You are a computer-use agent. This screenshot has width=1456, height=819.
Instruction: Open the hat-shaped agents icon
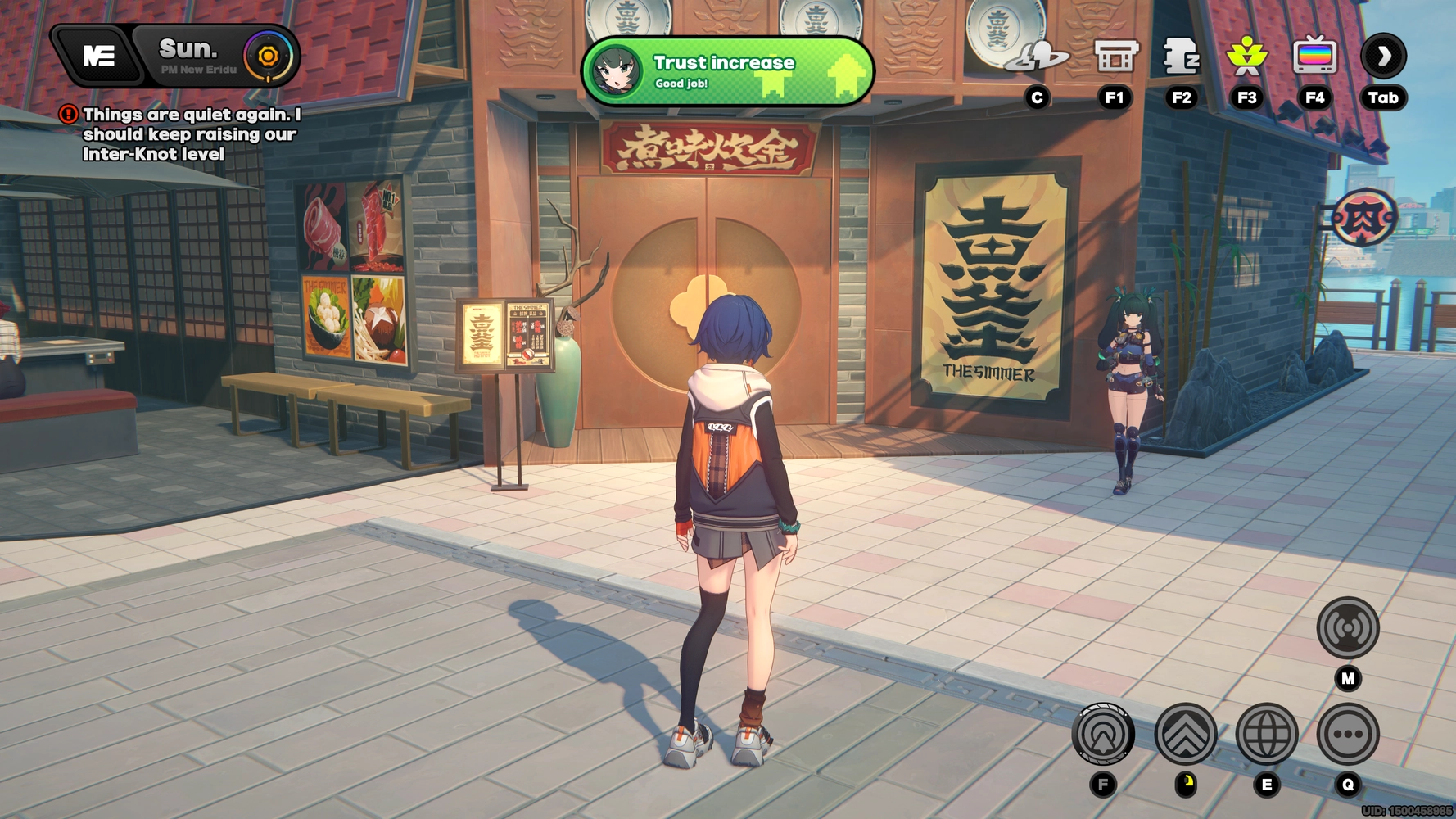(1037, 56)
